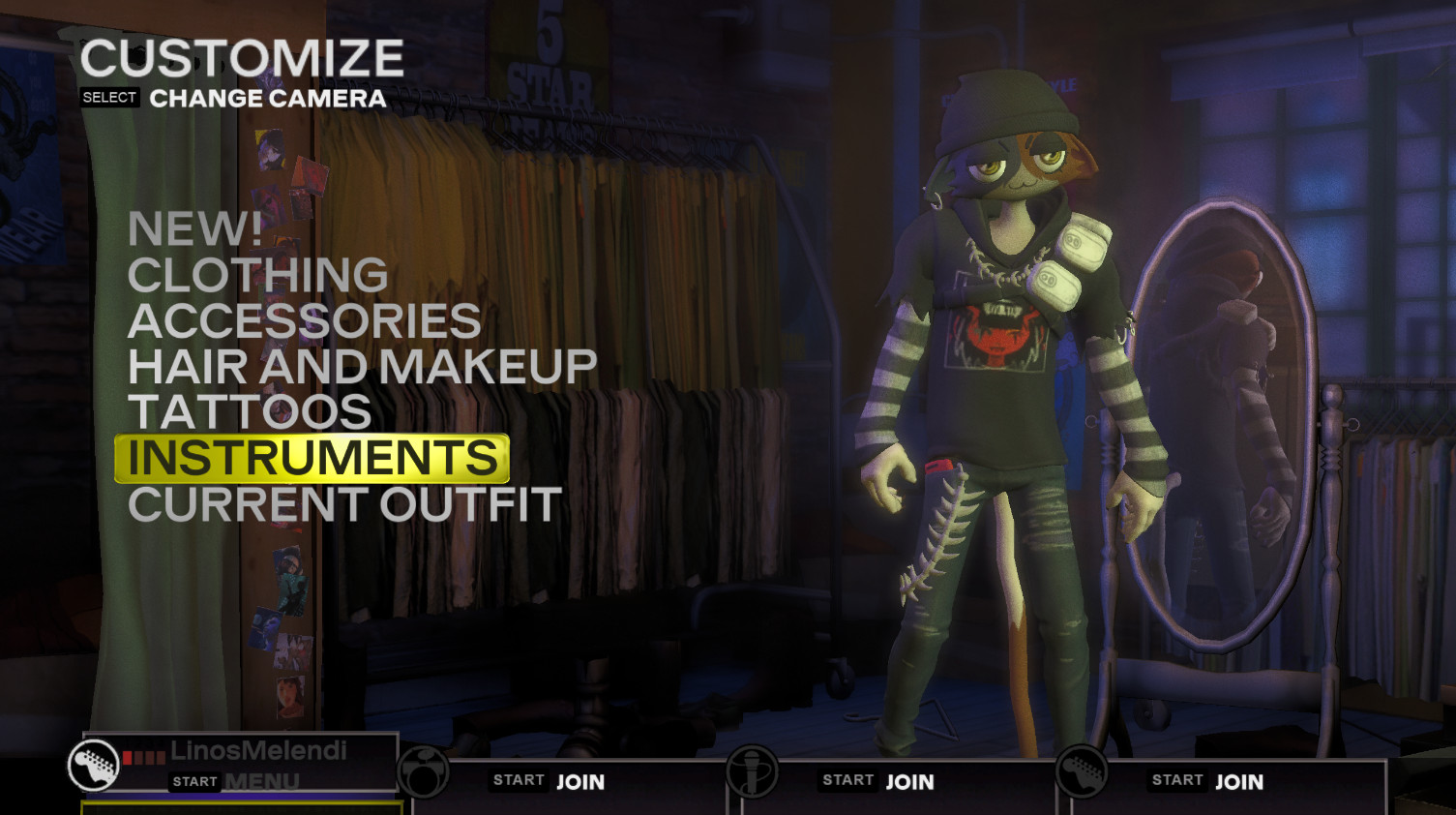
Task: Click CHANGE CAMERA
Action: tap(267, 98)
